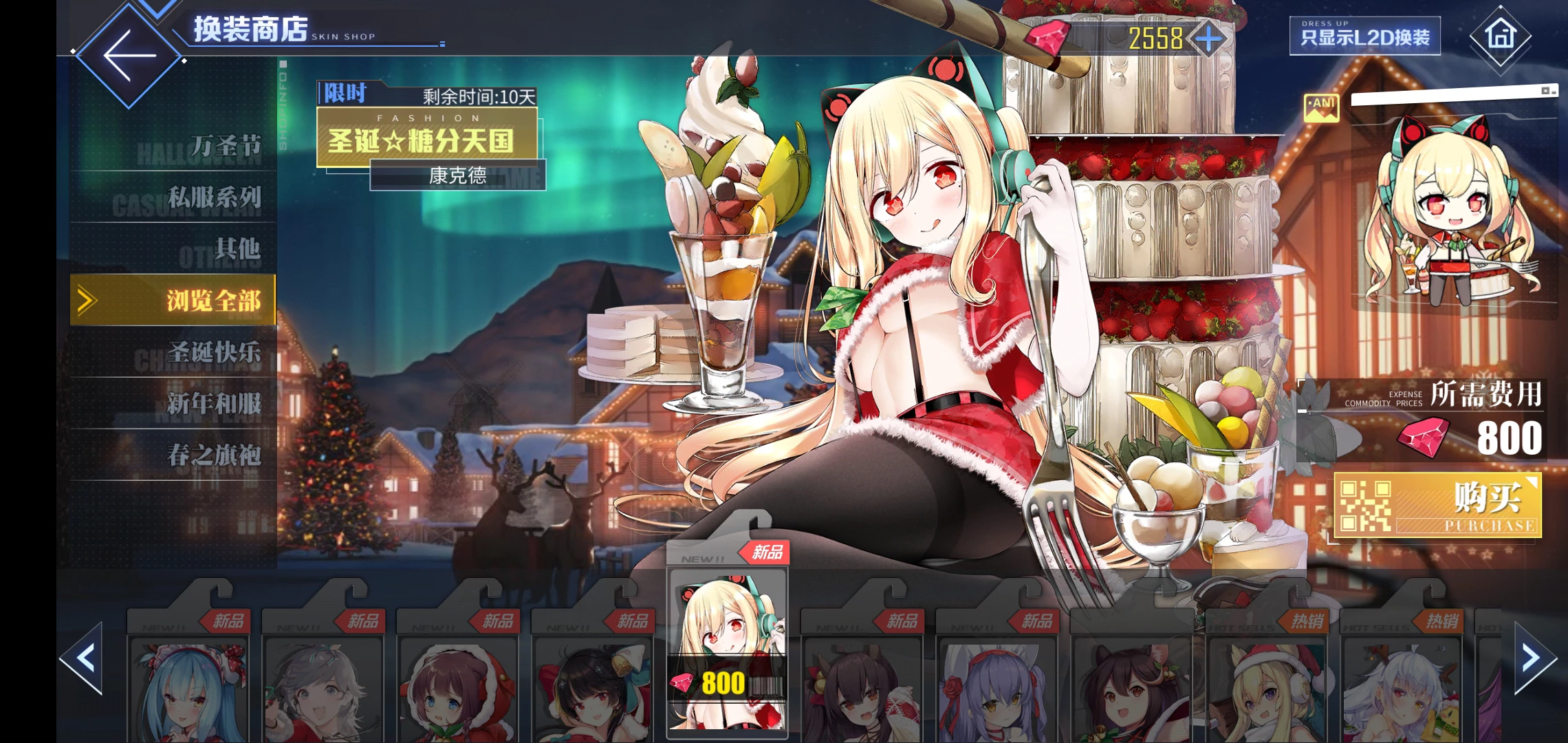Purchase the skin with the 购买 button

point(1437,506)
